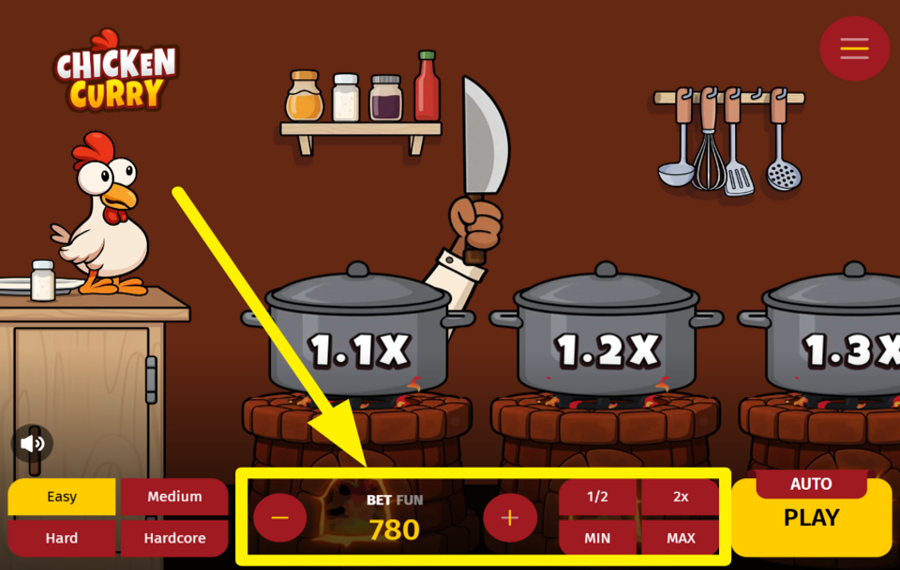900x570 pixels.
Task: Halve the bet using 1/2
Action: (x=597, y=497)
